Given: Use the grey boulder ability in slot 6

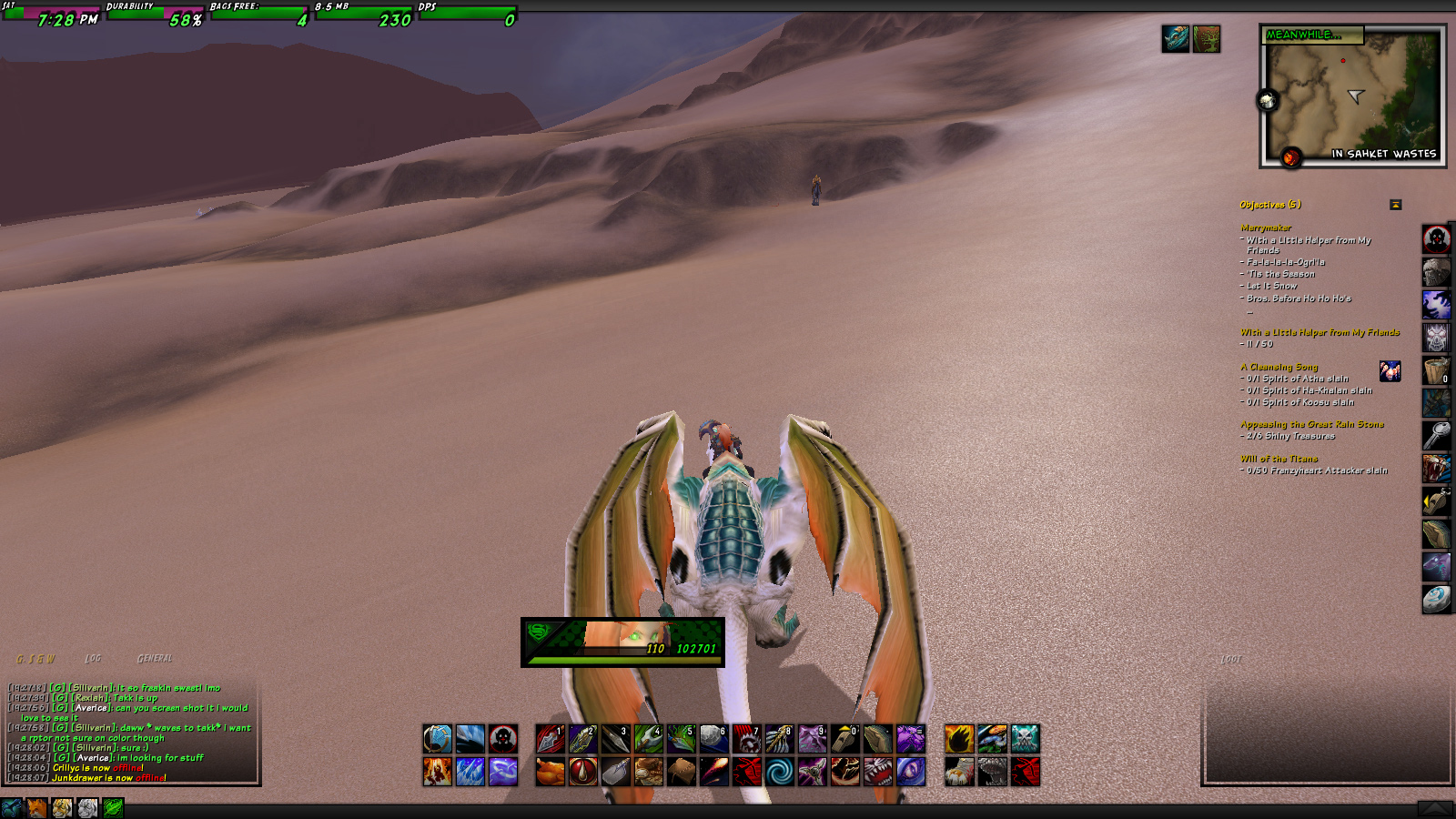Looking at the screenshot, I should tap(713, 739).
